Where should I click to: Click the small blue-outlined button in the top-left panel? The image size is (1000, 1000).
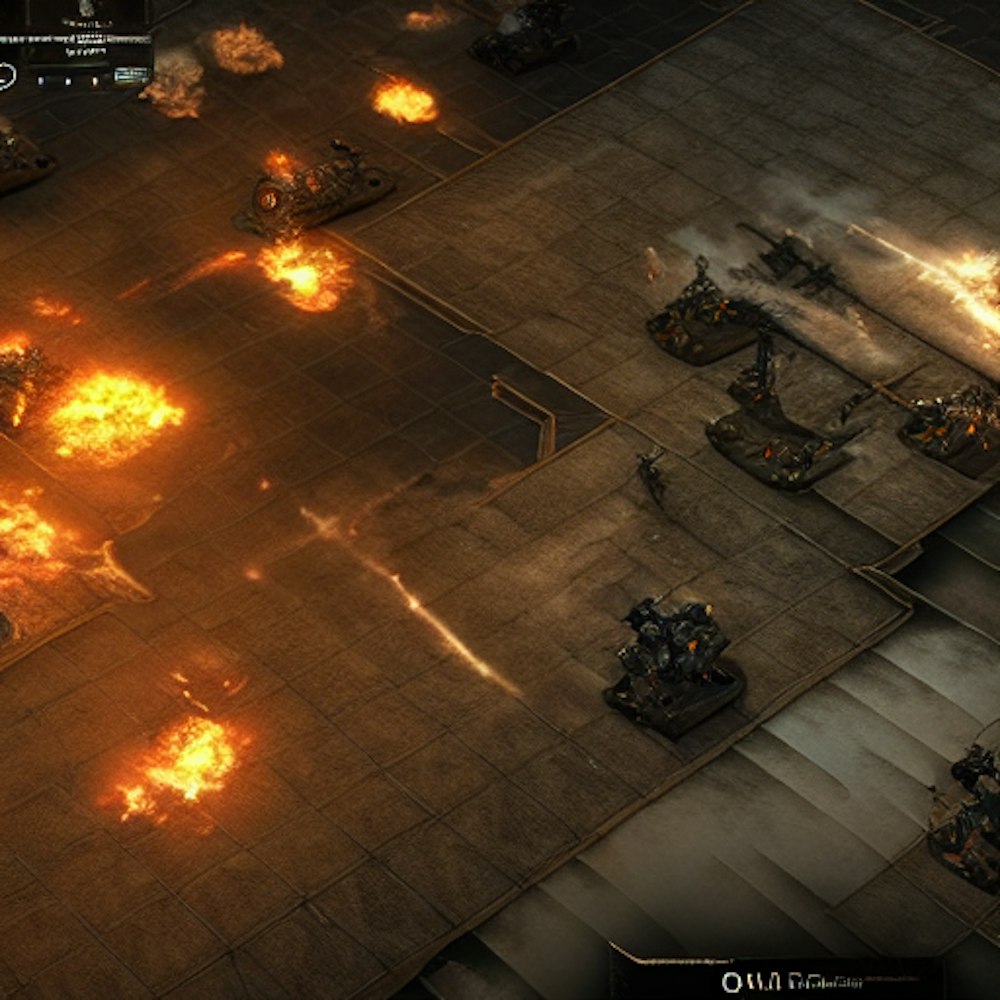pos(131,75)
